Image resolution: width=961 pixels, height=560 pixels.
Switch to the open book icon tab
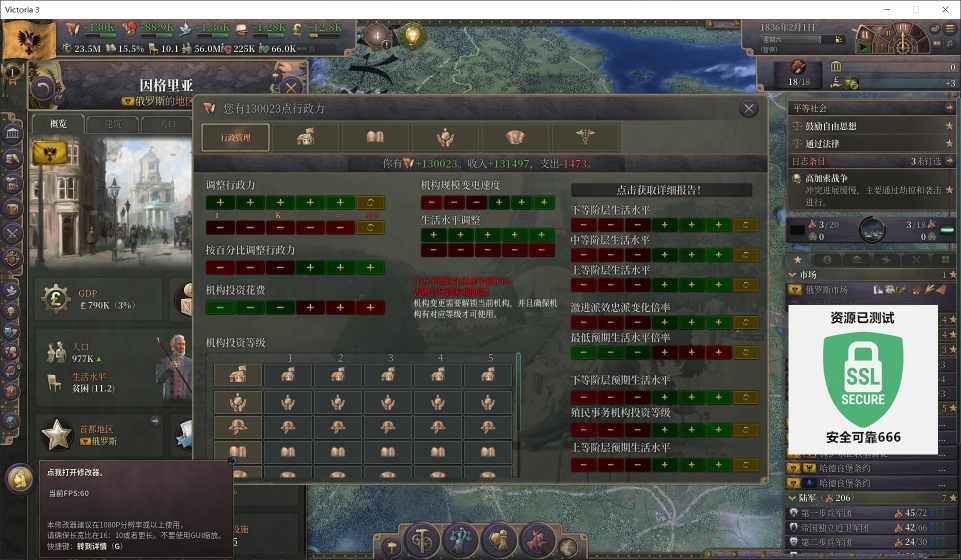pyautogui.click(x=375, y=138)
